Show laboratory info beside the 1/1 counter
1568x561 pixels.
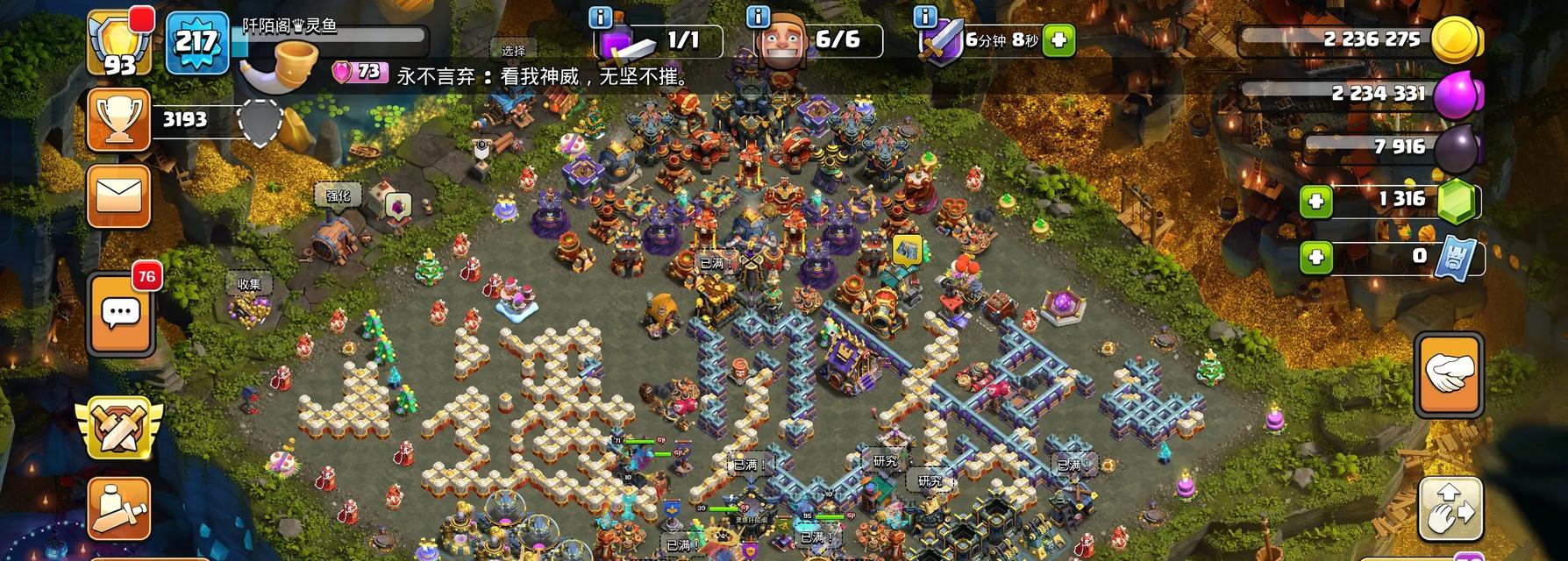pos(601,18)
